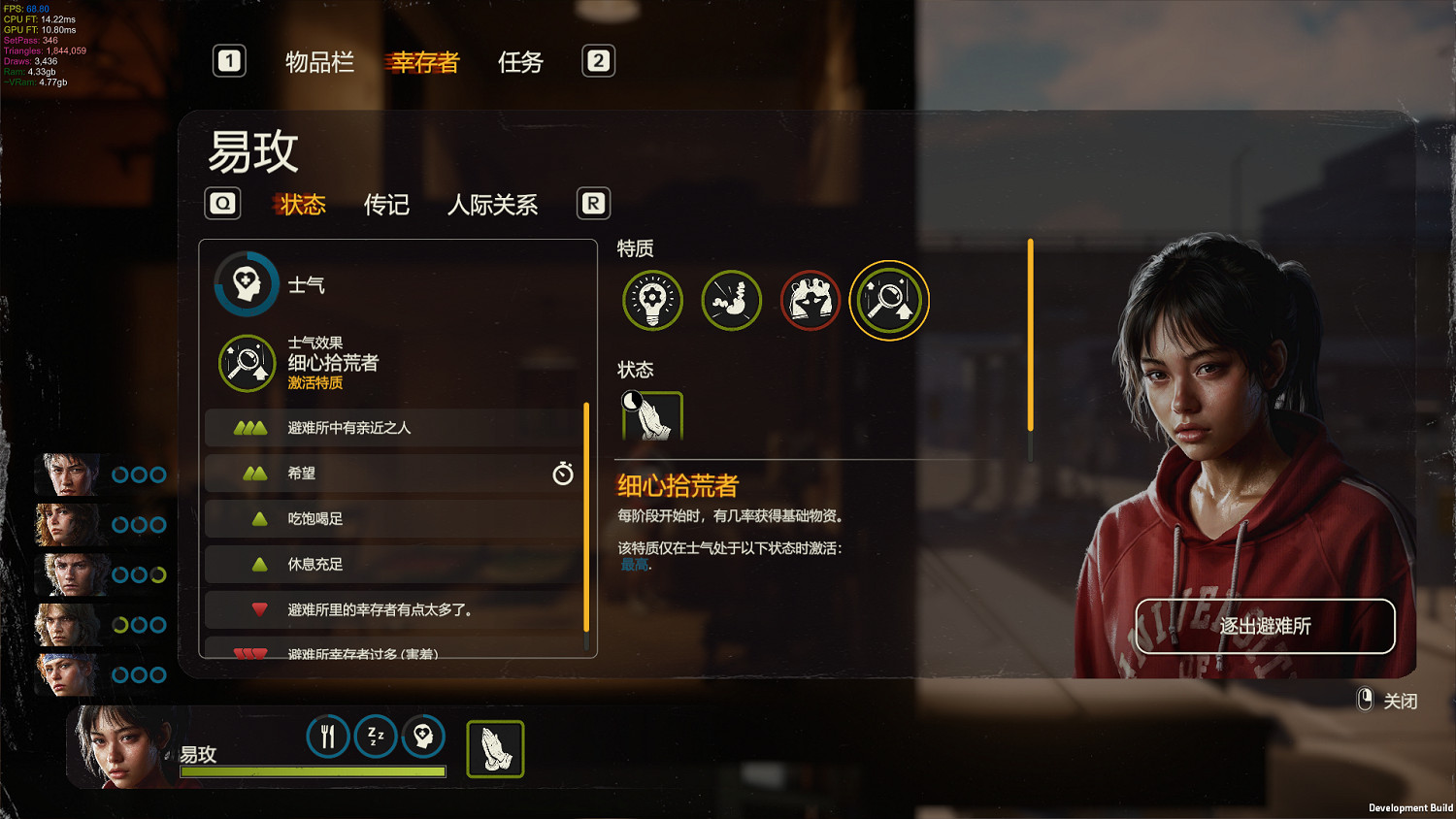Viewport: 1456px width, 819px height.
Task: Open the 任务 menu tab
Action: tap(519, 61)
